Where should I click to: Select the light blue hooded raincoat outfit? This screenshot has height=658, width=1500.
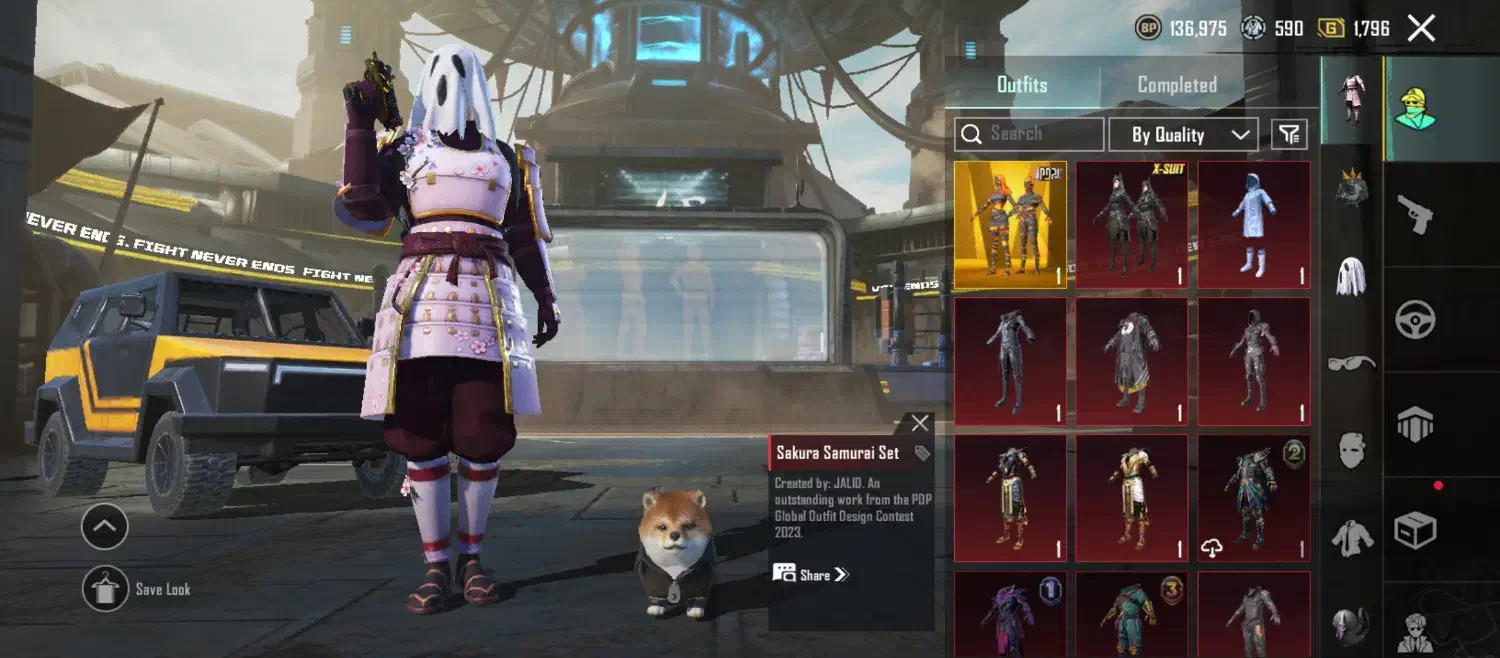point(1254,225)
